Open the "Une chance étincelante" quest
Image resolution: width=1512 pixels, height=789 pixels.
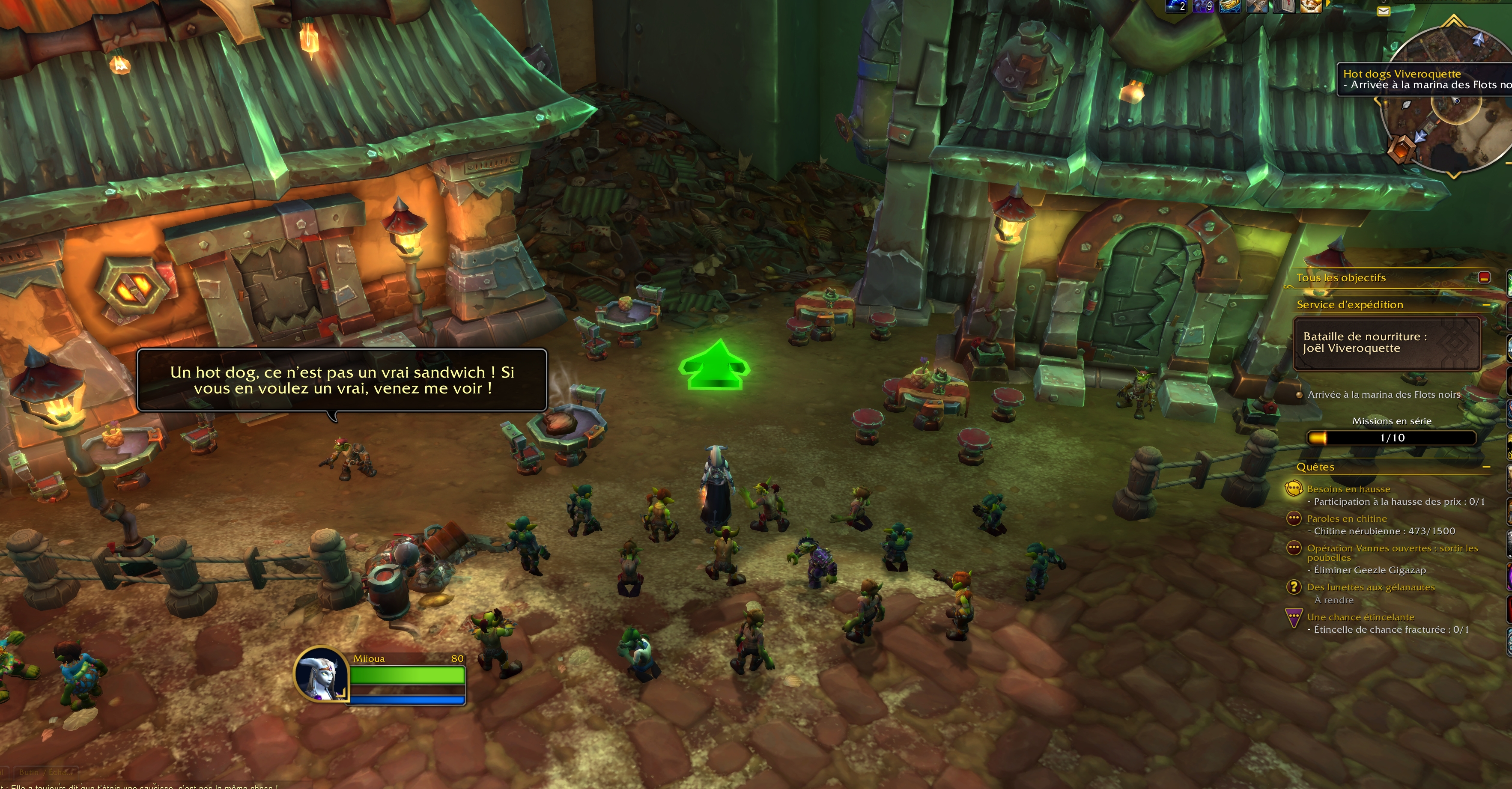1360,617
